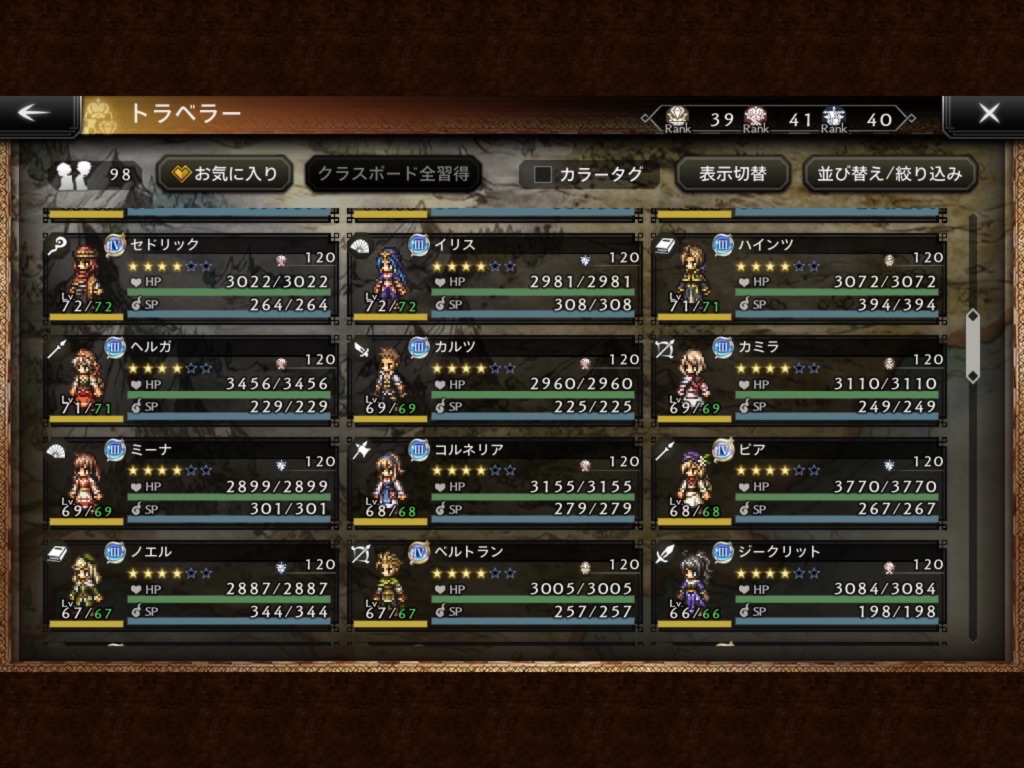
Task: Click the traveler list scrollbar handle
Action: pyautogui.click(x=972, y=346)
